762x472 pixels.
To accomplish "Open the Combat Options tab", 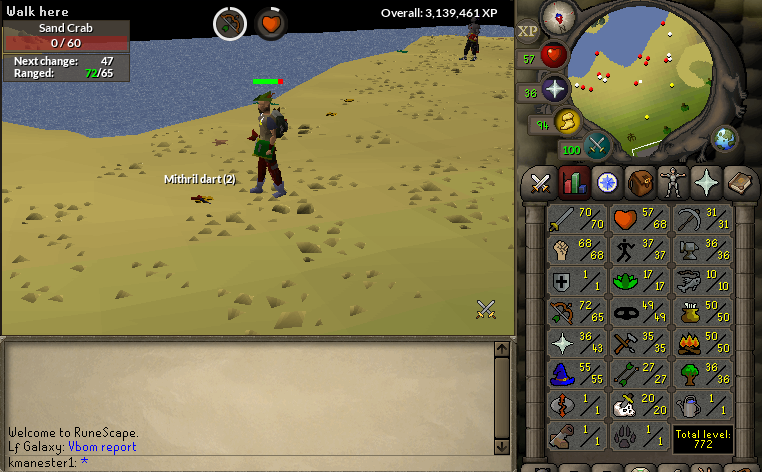I will (x=541, y=182).
